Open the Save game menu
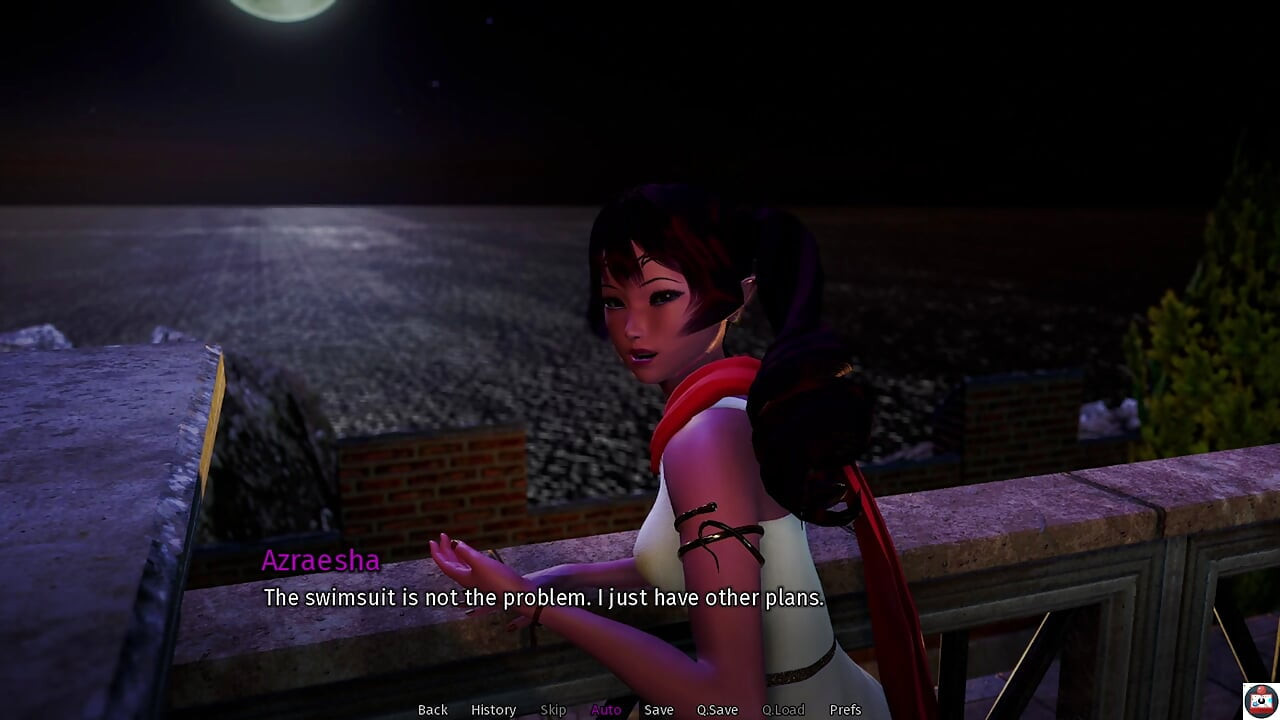Viewport: 1280px width, 720px height. point(658,710)
